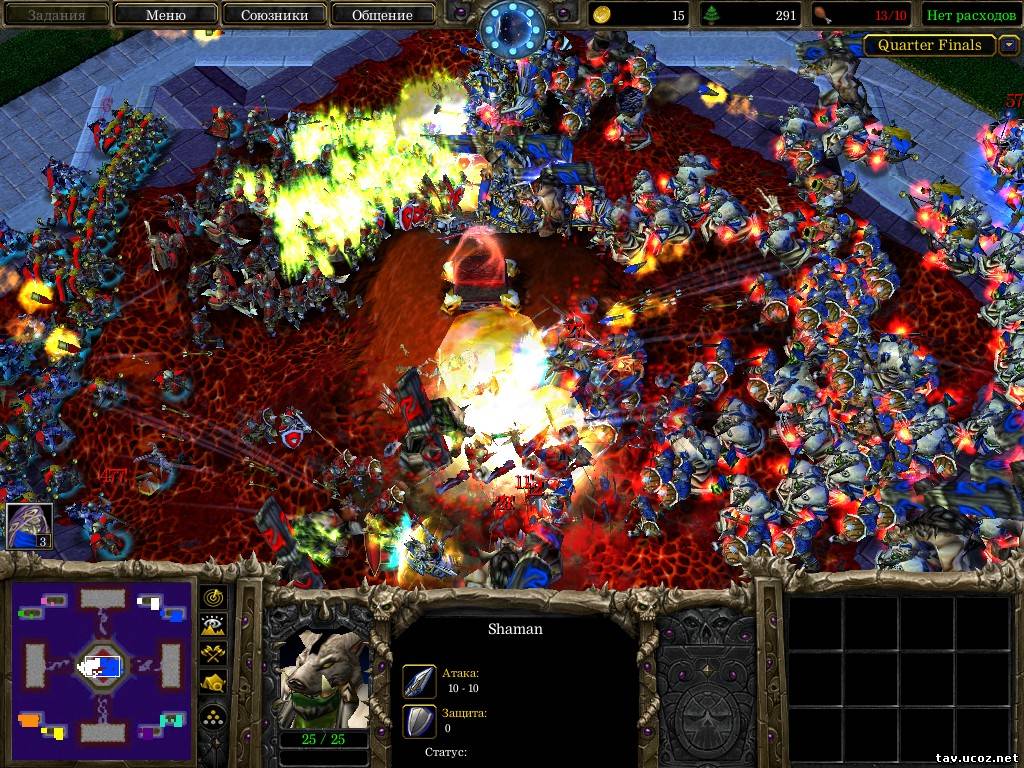Open the Общение chat log
Screen dimensions: 1024x768
382,15
